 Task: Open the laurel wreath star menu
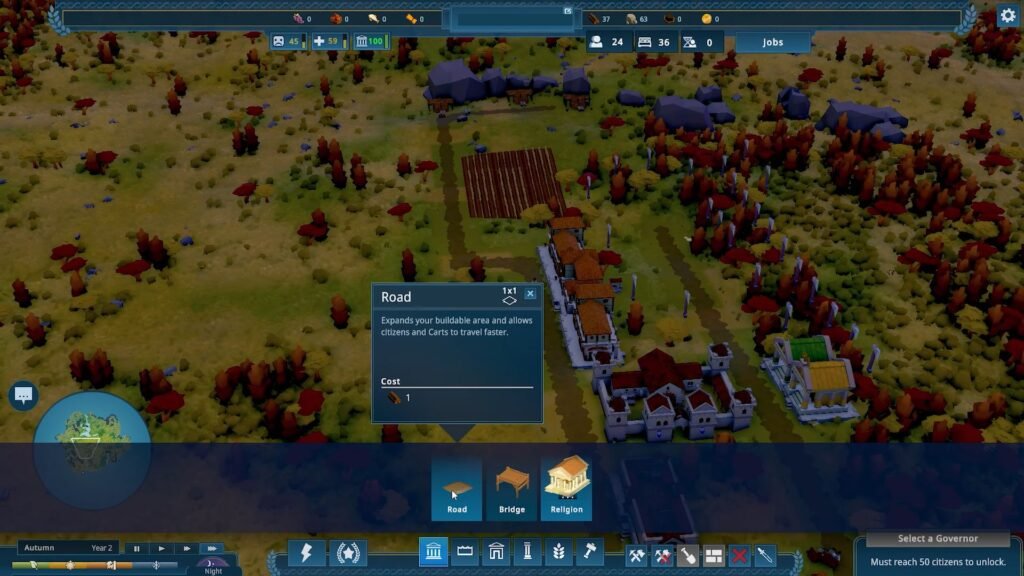(348, 553)
